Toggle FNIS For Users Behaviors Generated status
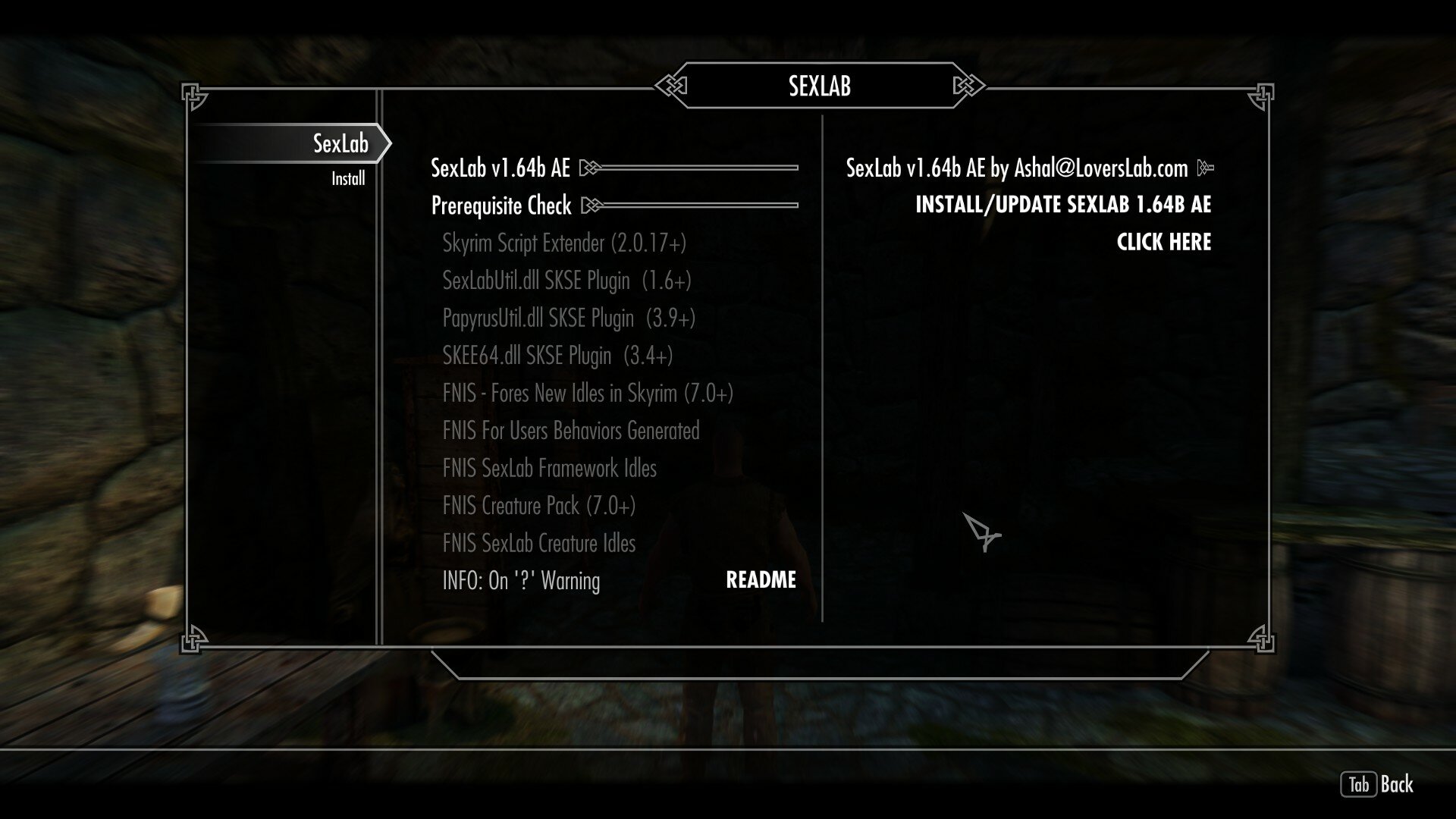Image resolution: width=1456 pixels, height=819 pixels. [x=571, y=431]
